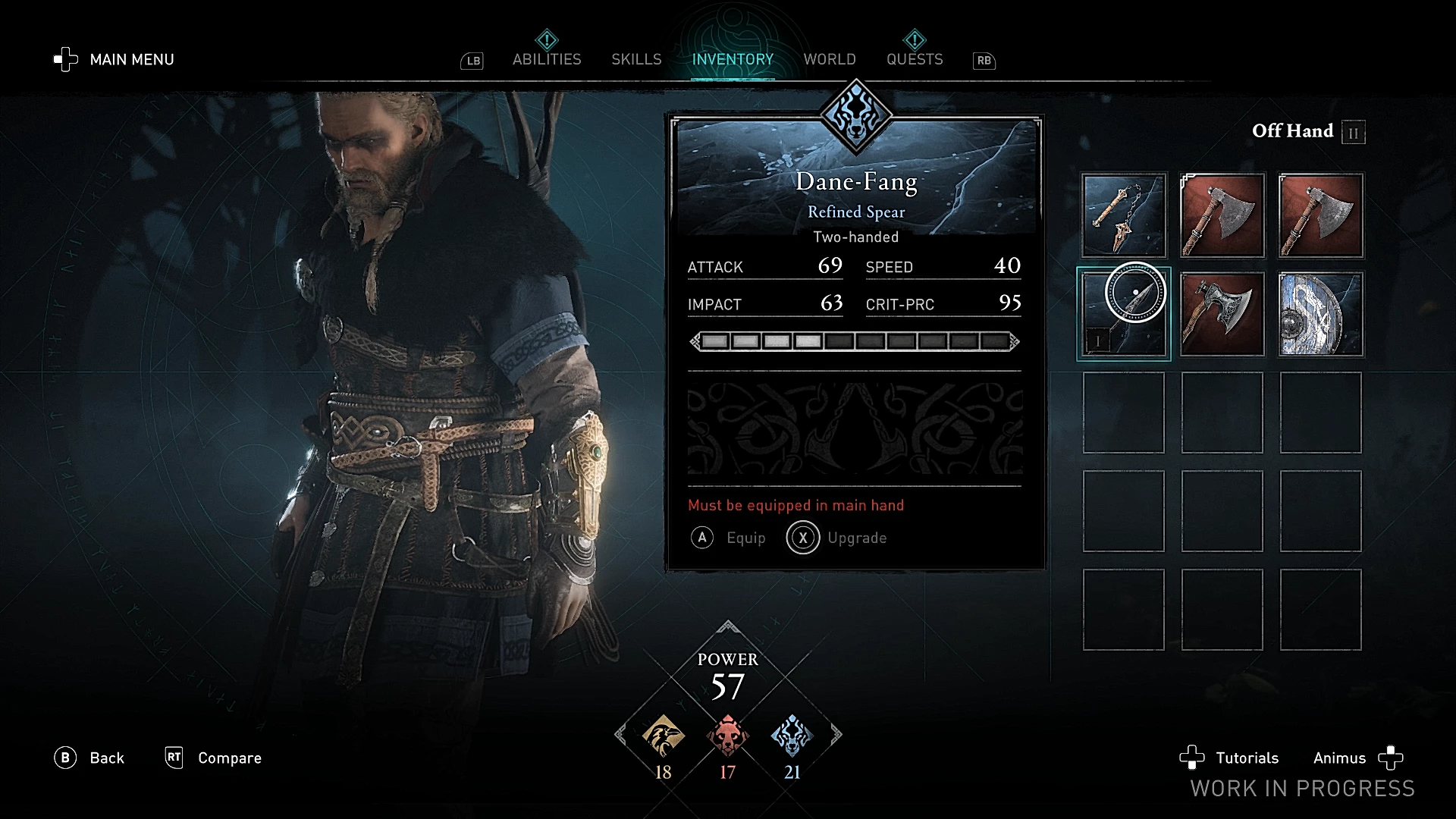Open the Main Menu
The width and height of the screenshot is (1456, 819).
click(115, 59)
